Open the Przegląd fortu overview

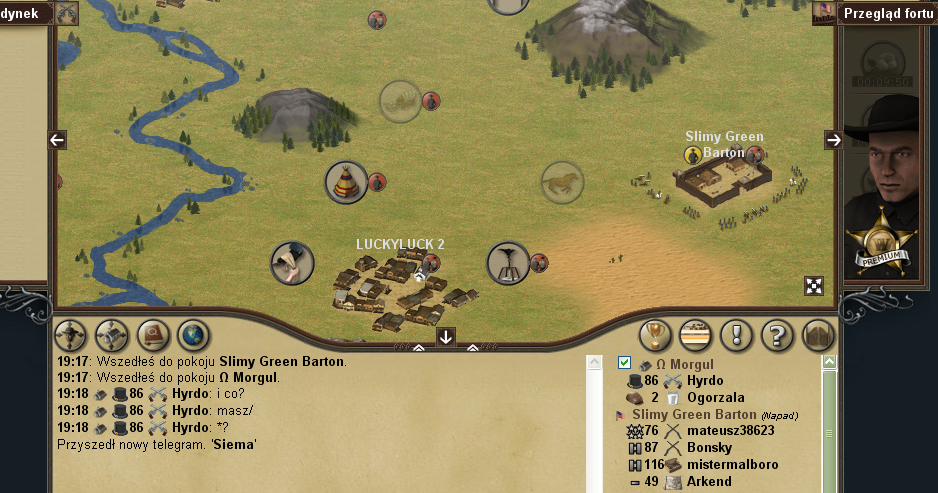888,13
